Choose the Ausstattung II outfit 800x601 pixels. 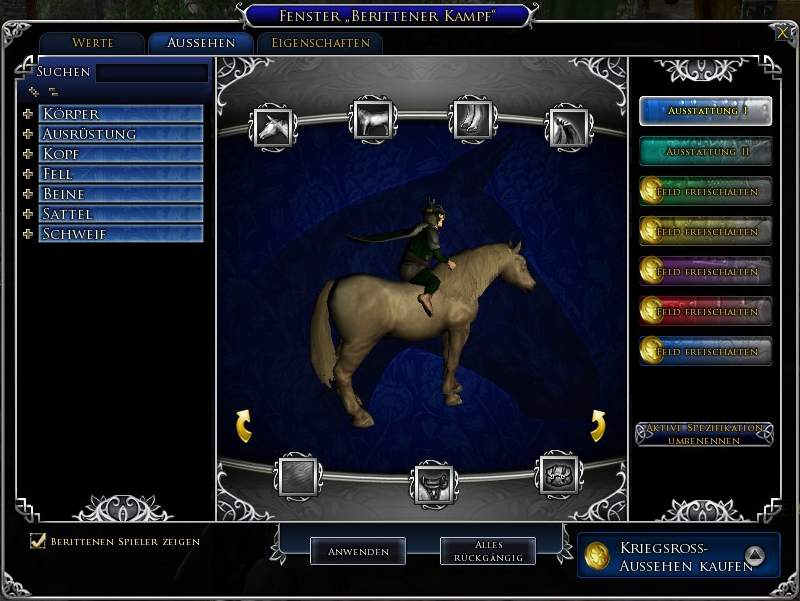[706, 151]
